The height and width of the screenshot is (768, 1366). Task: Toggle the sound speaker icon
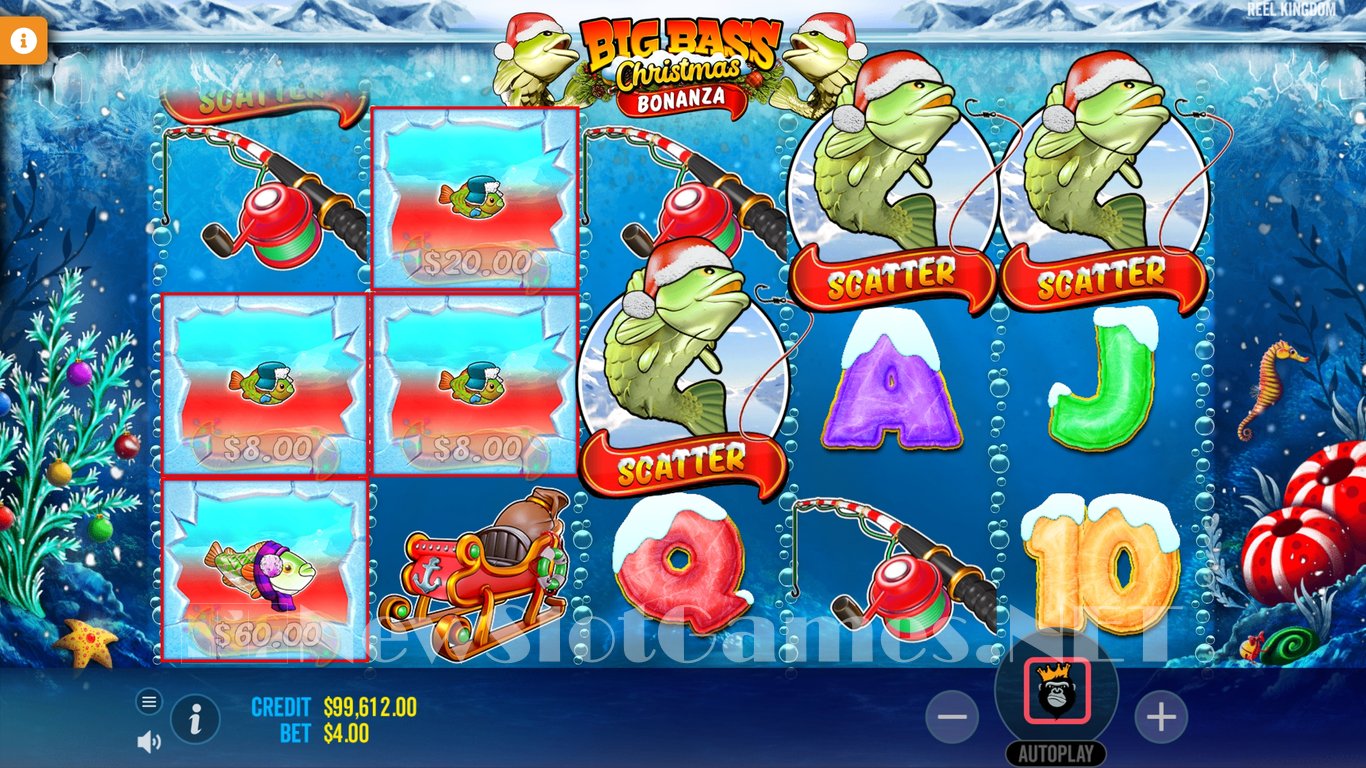click(x=149, y=741)
